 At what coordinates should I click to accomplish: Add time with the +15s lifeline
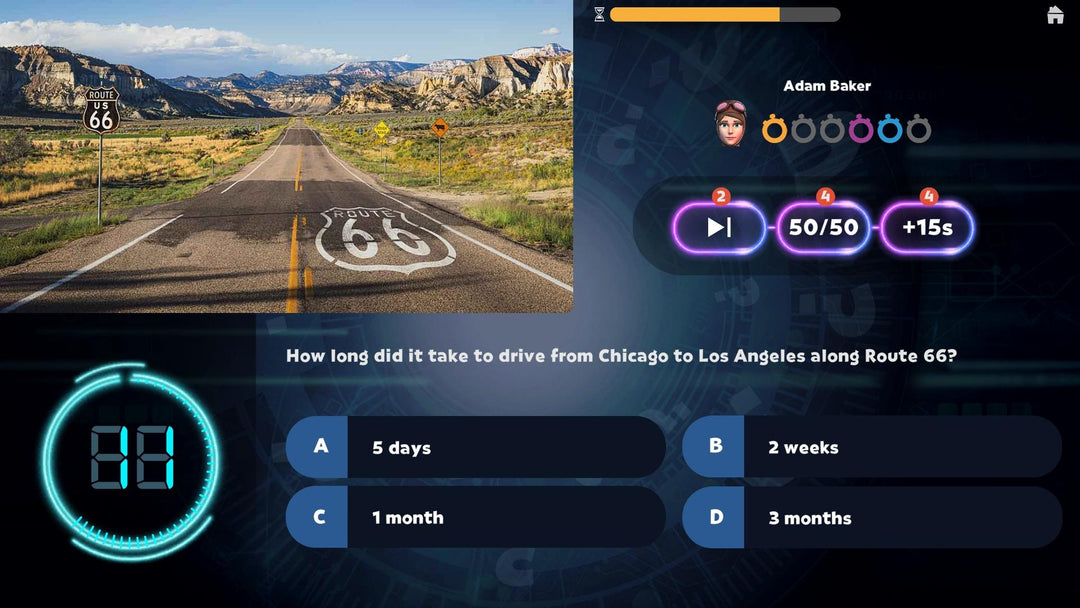pos(927,227)
